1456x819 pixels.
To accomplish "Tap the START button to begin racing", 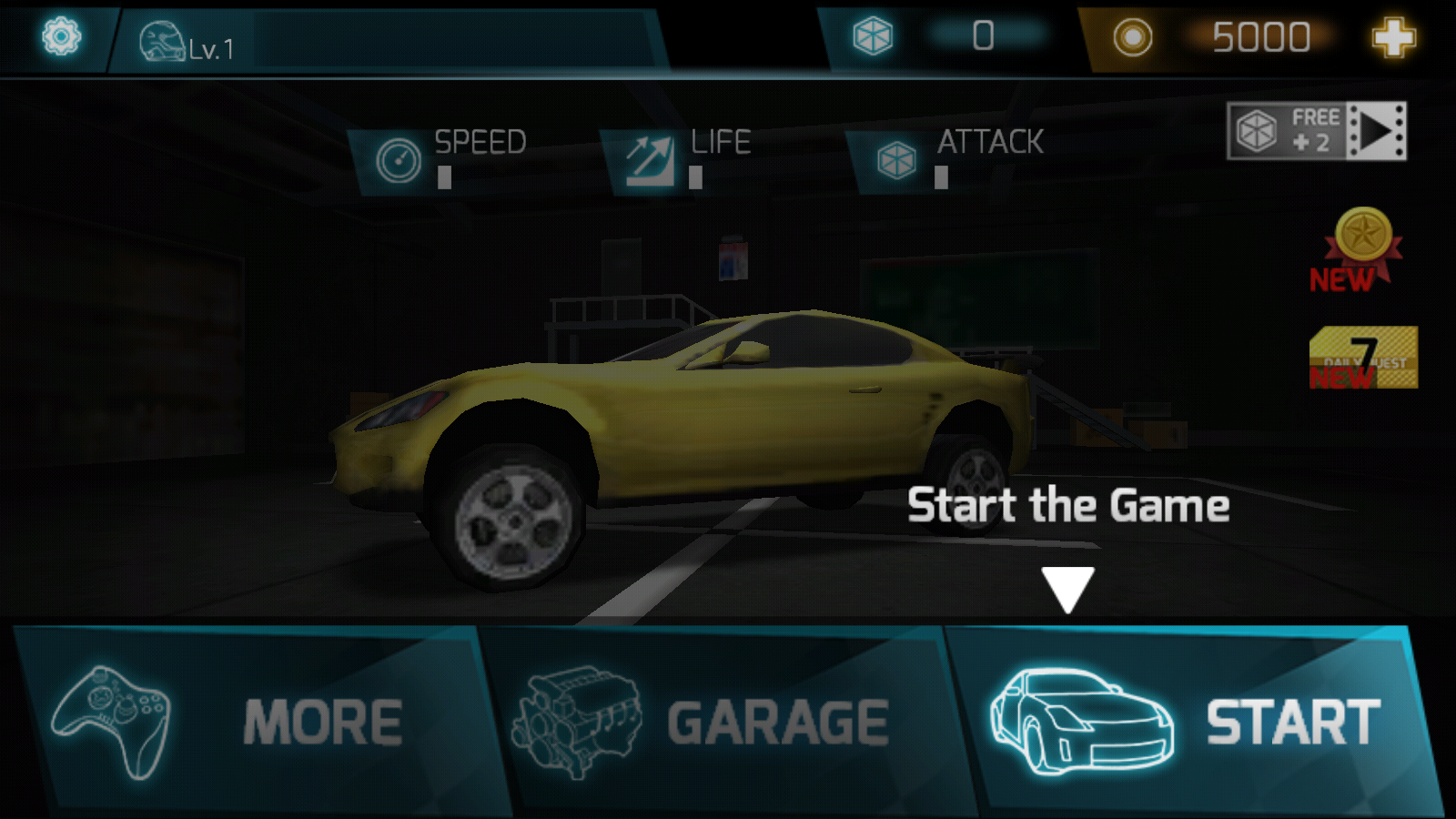I will tap(1192, 721).
